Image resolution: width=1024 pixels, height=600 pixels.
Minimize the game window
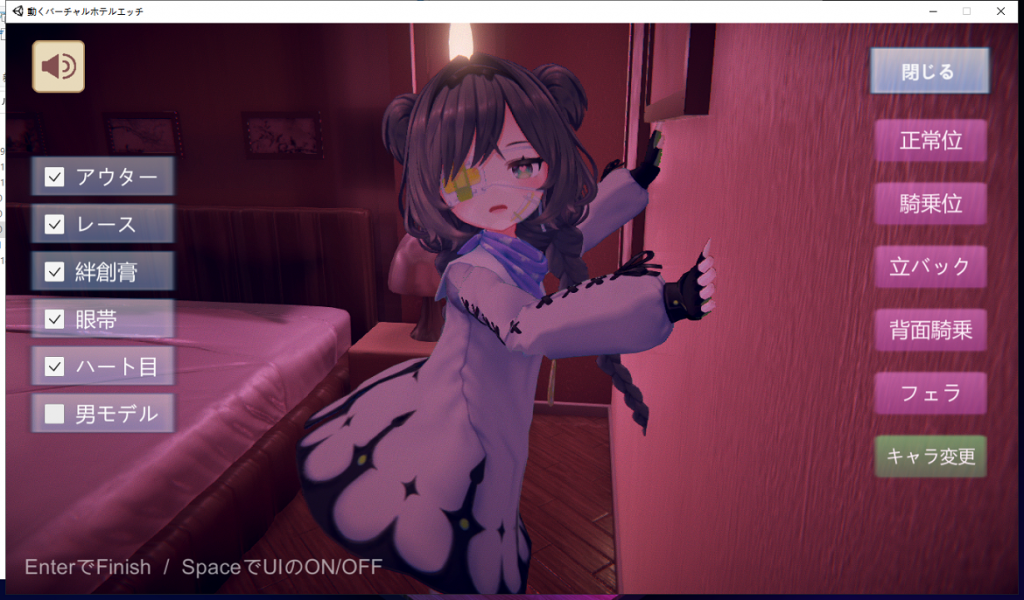pos(932,11)
